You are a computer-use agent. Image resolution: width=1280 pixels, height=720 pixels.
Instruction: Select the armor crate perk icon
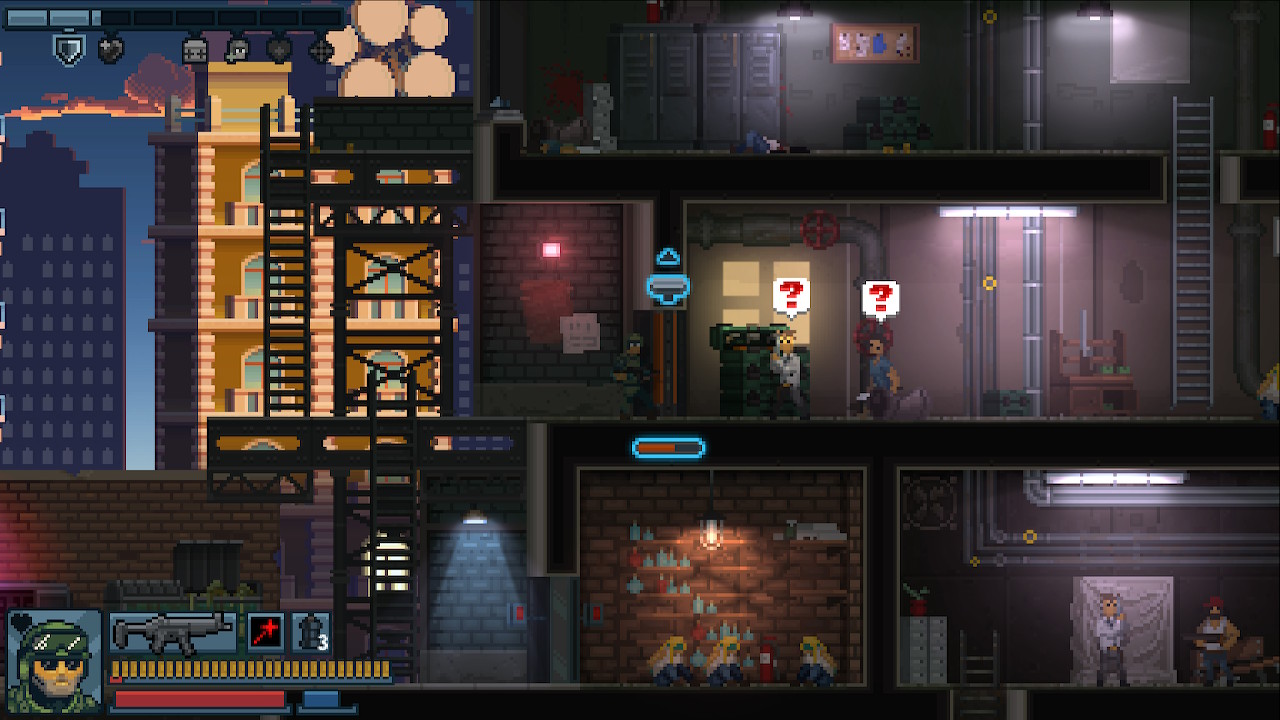pos(195,50)
